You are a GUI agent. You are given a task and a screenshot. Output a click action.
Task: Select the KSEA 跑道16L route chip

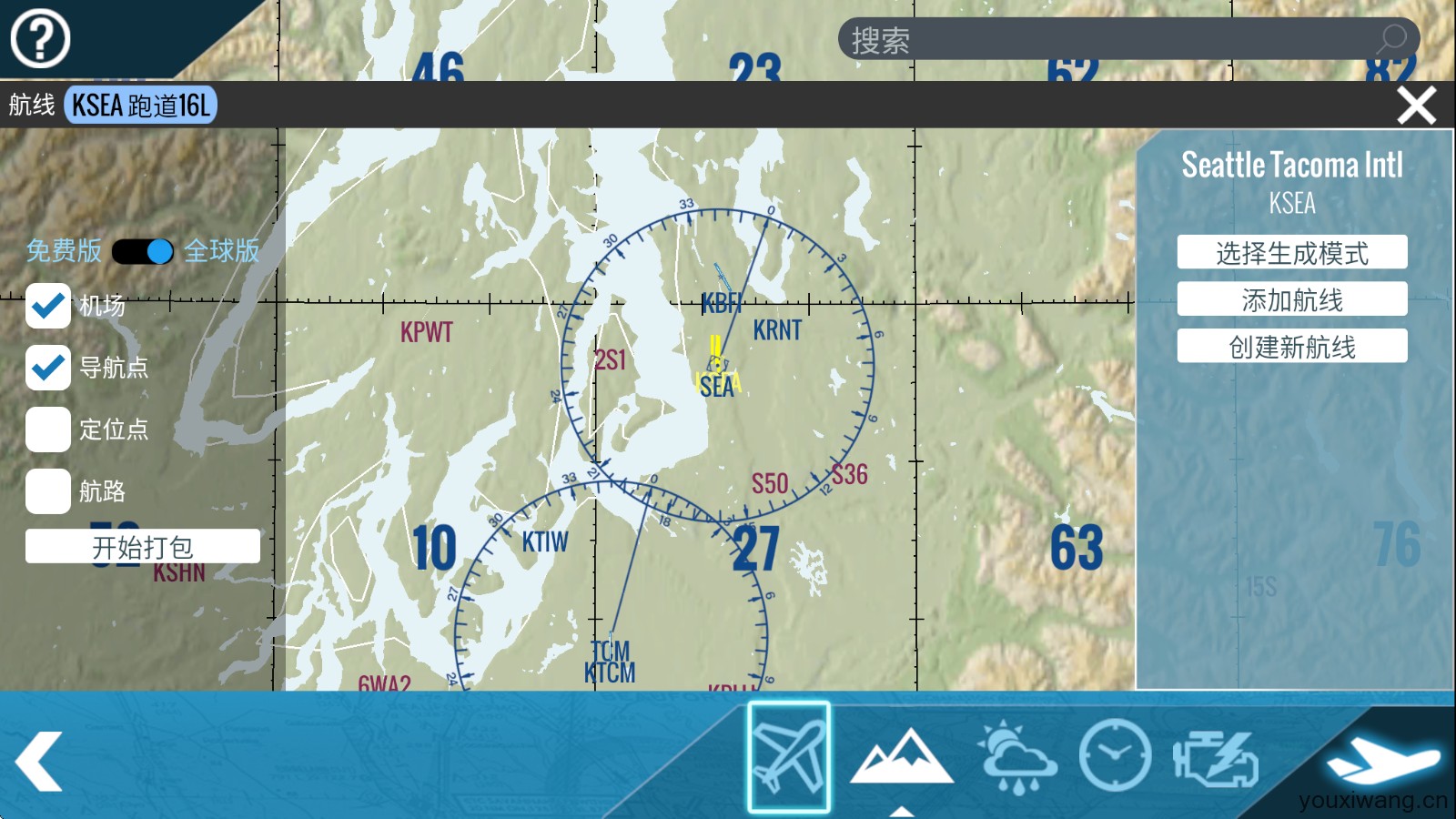click(x=141, y=106)
